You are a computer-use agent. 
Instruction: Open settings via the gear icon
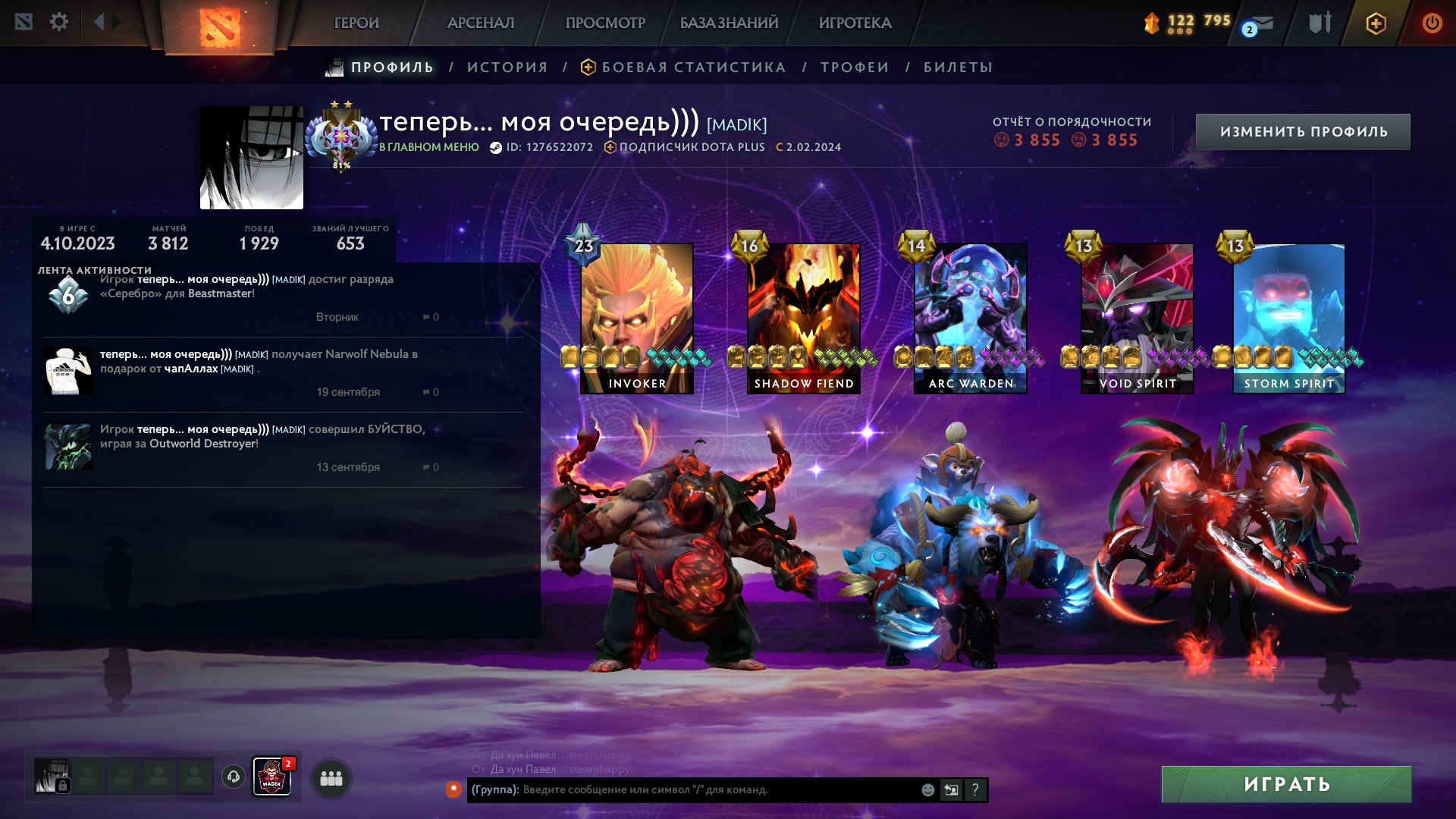[x=59, y=22]
